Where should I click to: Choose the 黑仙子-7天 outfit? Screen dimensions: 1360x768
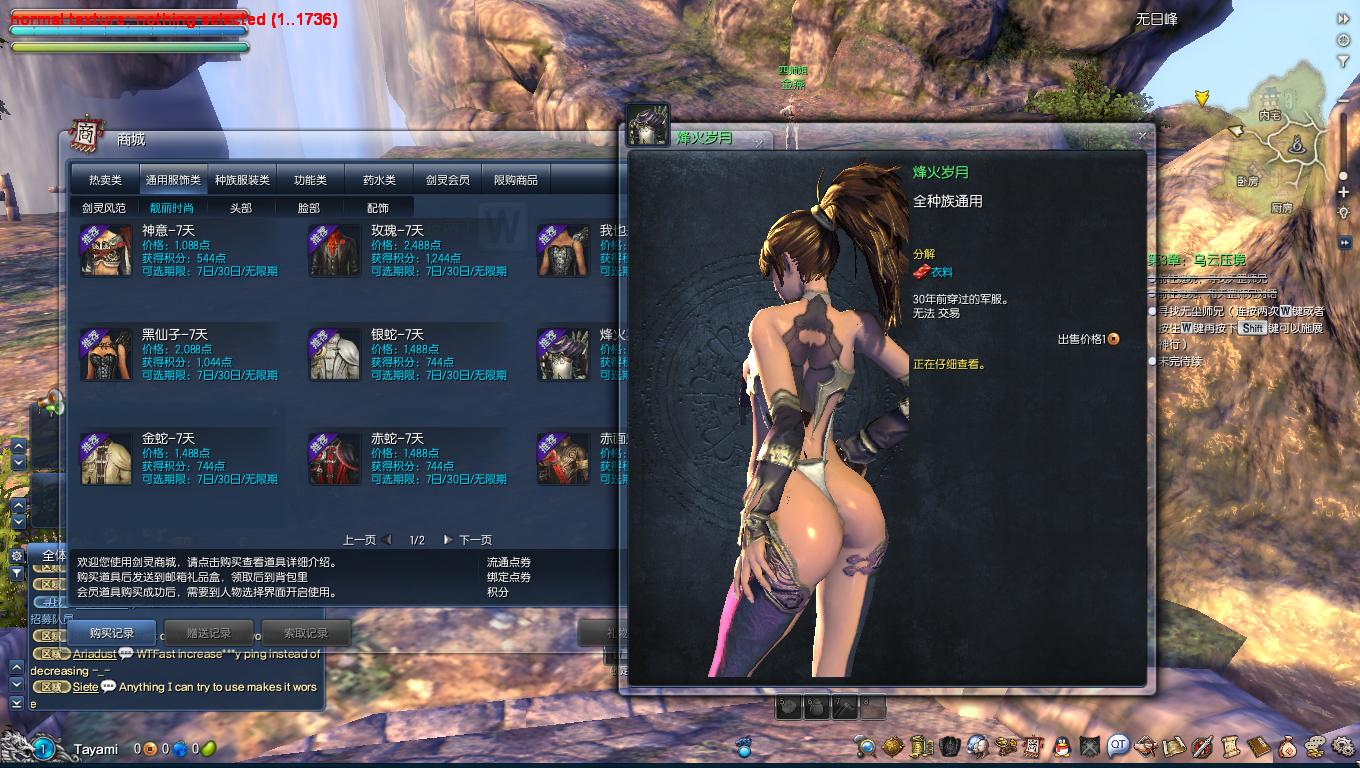click(x=106, y=354)
